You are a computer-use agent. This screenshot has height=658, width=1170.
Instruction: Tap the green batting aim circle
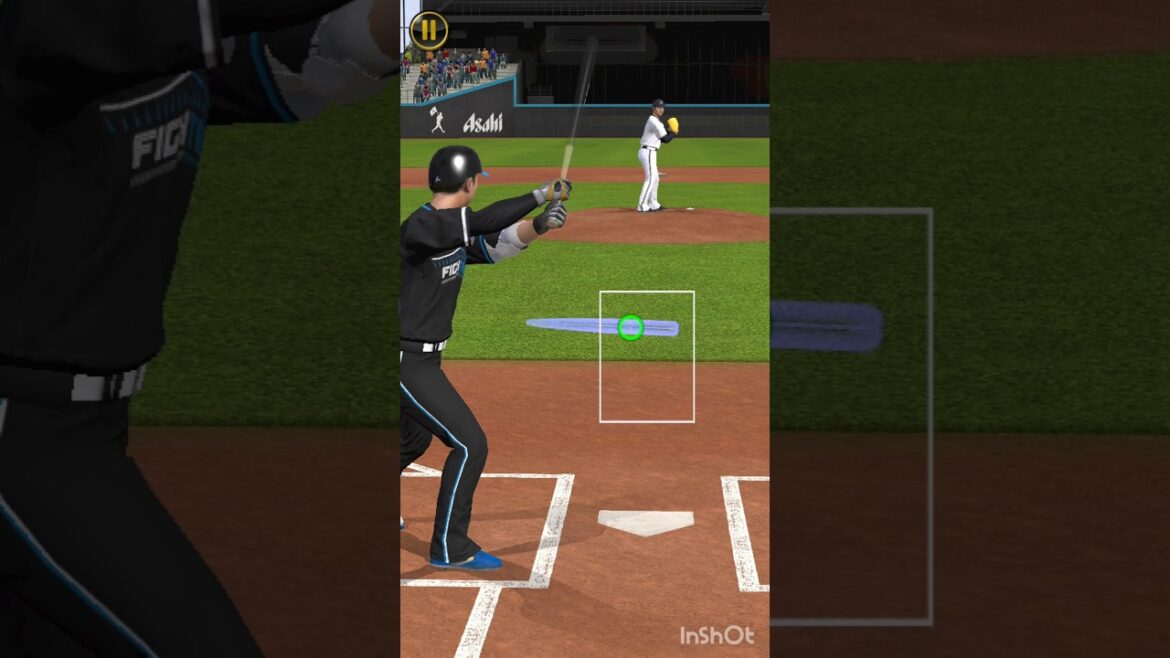630,327
